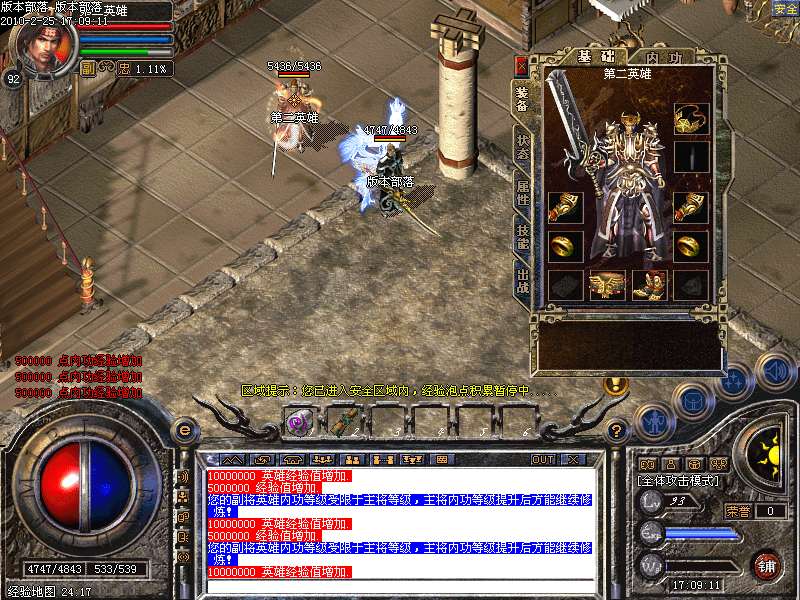The image size is (800, 600).
Task: Switch to the 内功 tab
Action: [x=665, y=56]
